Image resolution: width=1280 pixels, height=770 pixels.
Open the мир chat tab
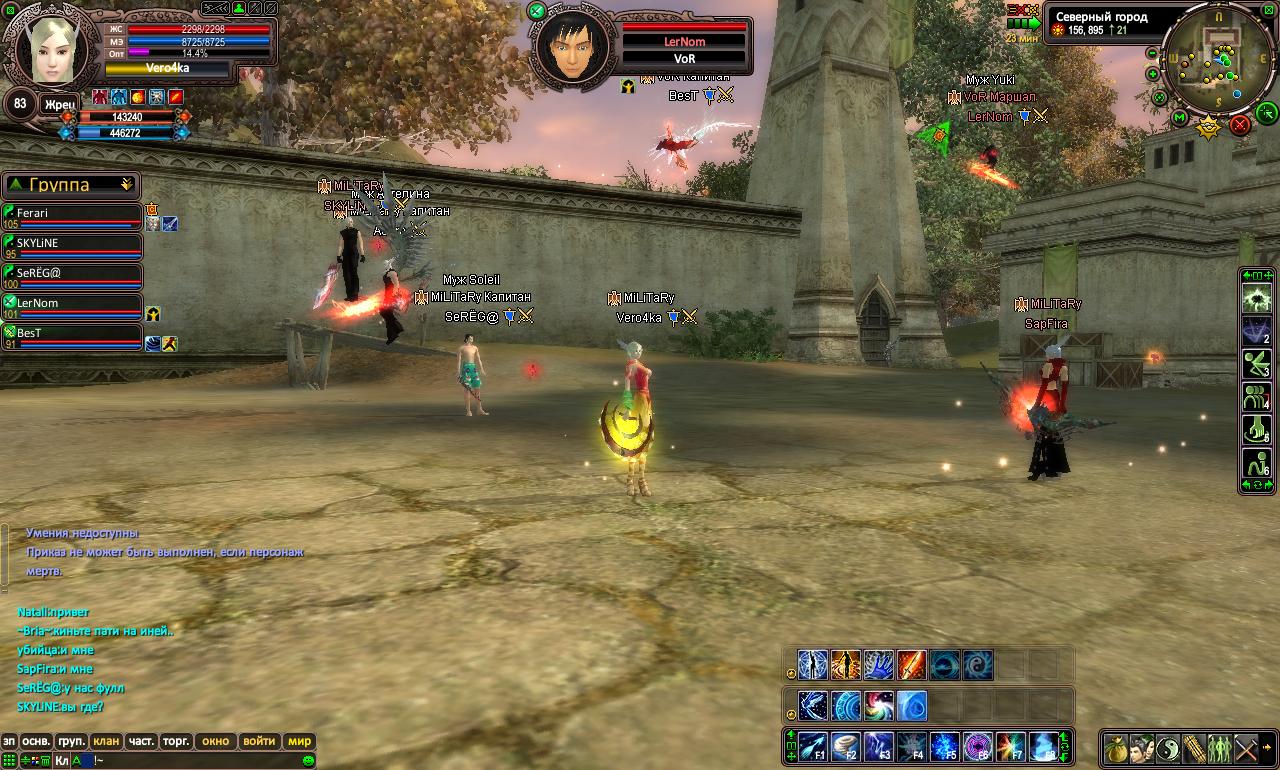(x=299, y=742)
